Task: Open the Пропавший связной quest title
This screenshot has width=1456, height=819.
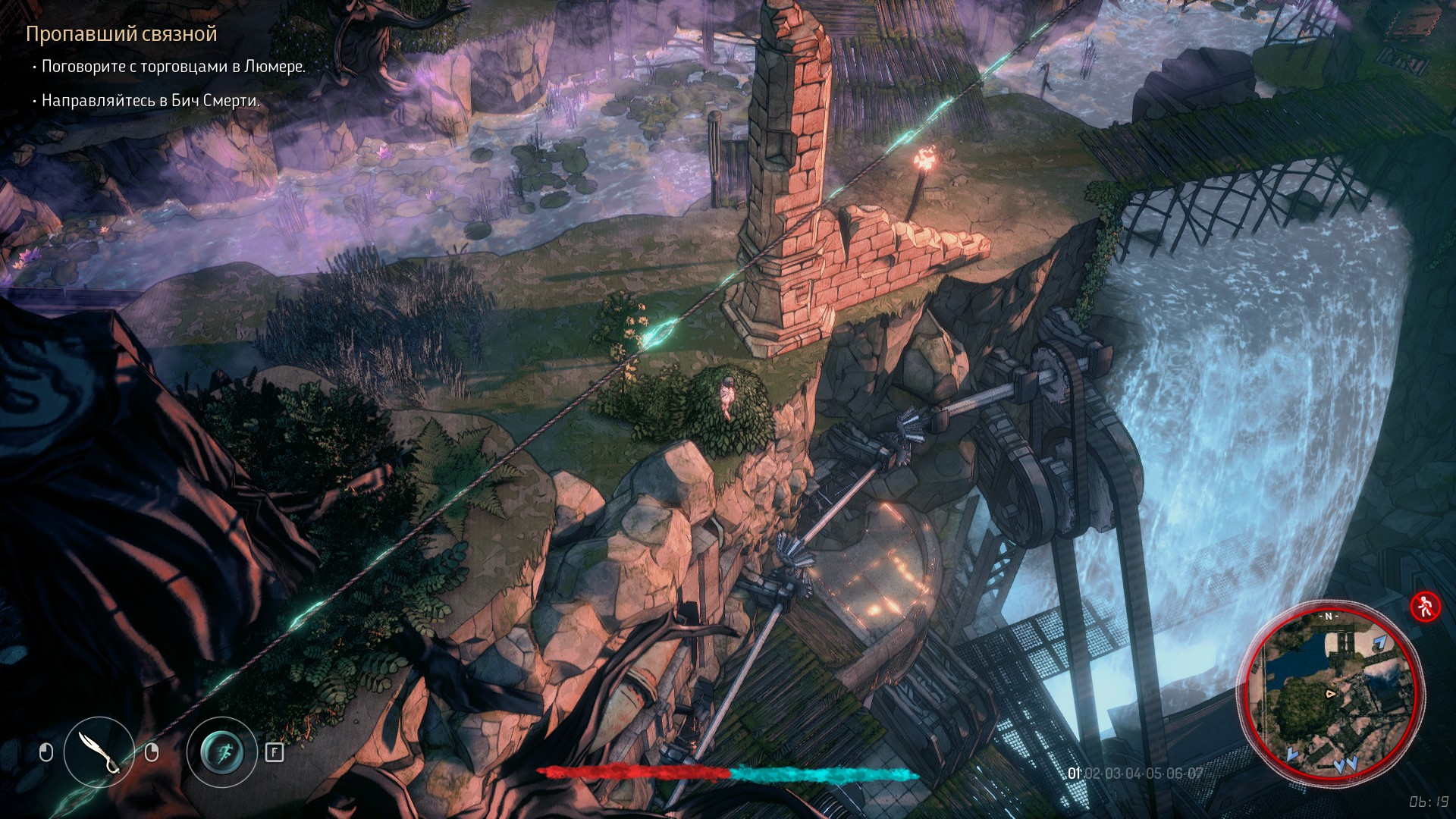Action: tap(121, 34)
